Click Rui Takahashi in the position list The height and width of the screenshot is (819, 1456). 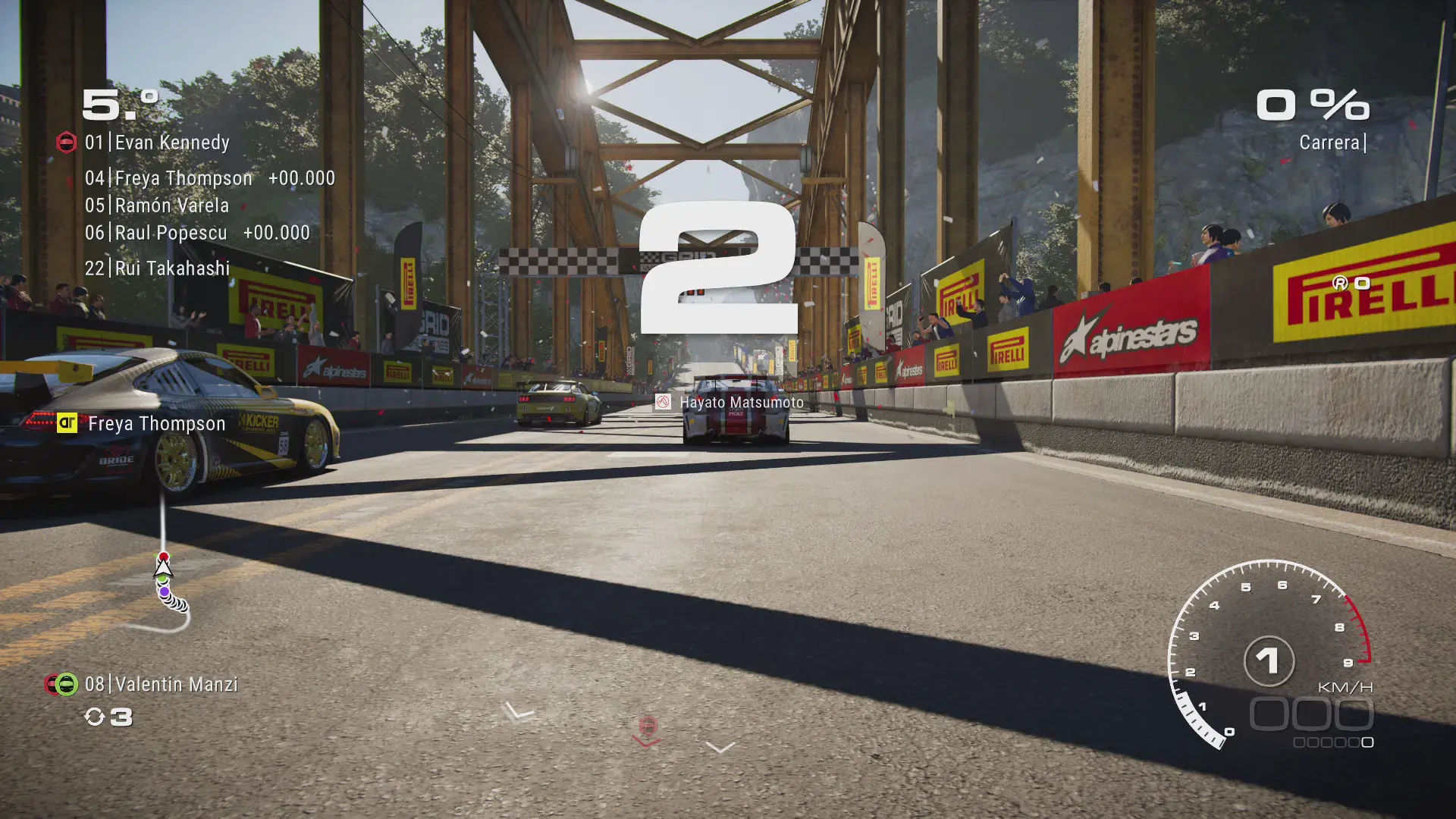[x=157, y=268]
